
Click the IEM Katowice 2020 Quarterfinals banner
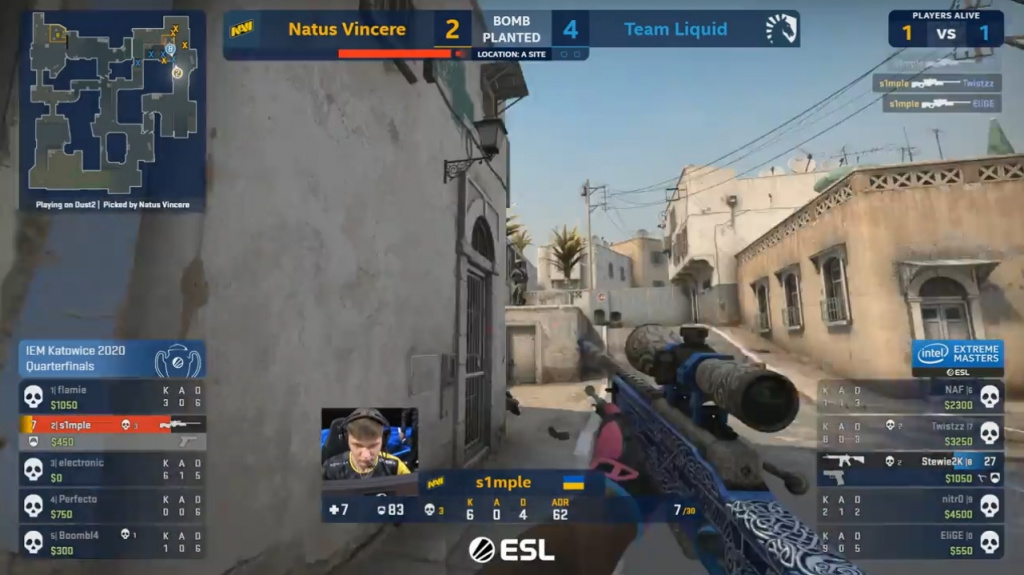[x=112, y=359]
